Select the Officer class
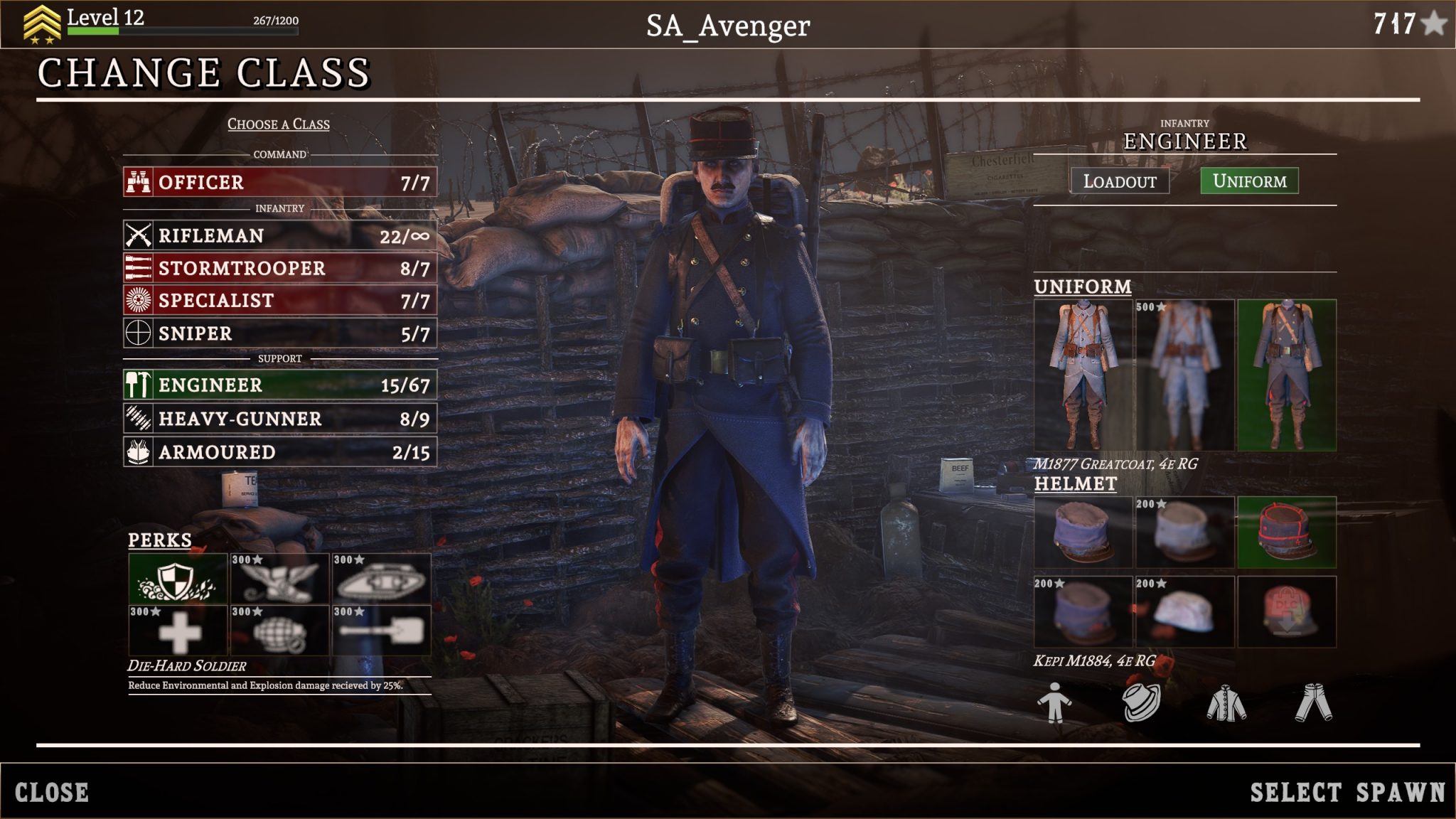 (279, 182)
